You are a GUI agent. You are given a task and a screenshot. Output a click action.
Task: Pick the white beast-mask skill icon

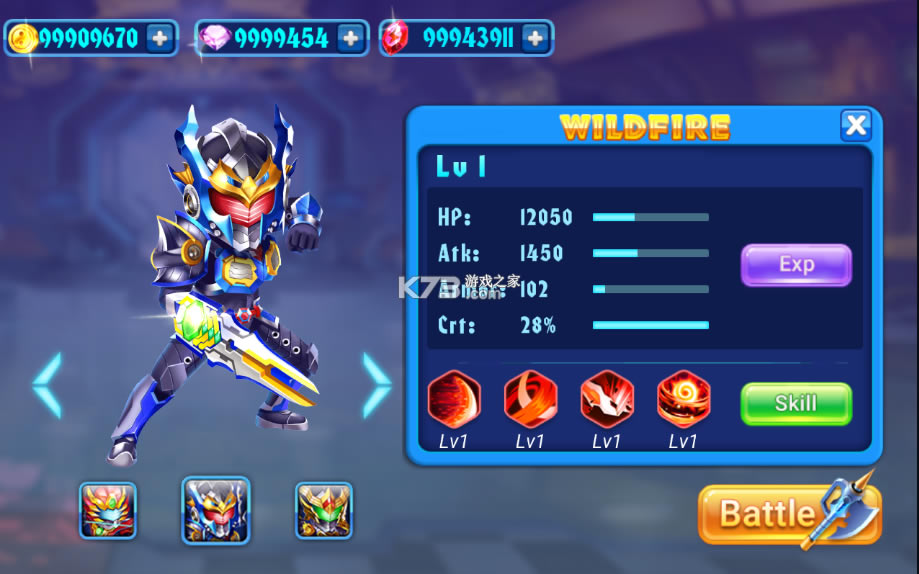(607, 399)
